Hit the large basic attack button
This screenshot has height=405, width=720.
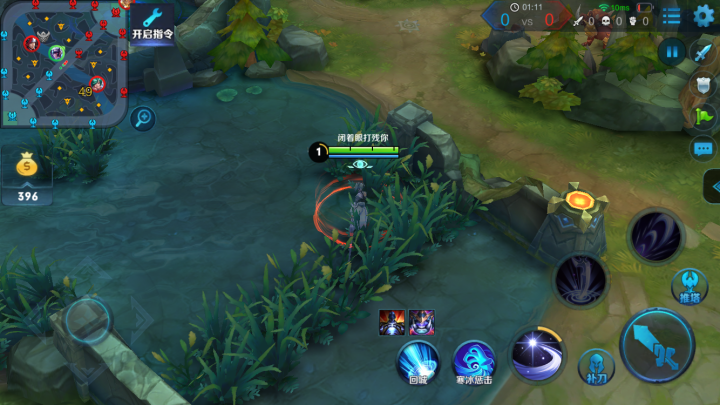click(657, 345)
